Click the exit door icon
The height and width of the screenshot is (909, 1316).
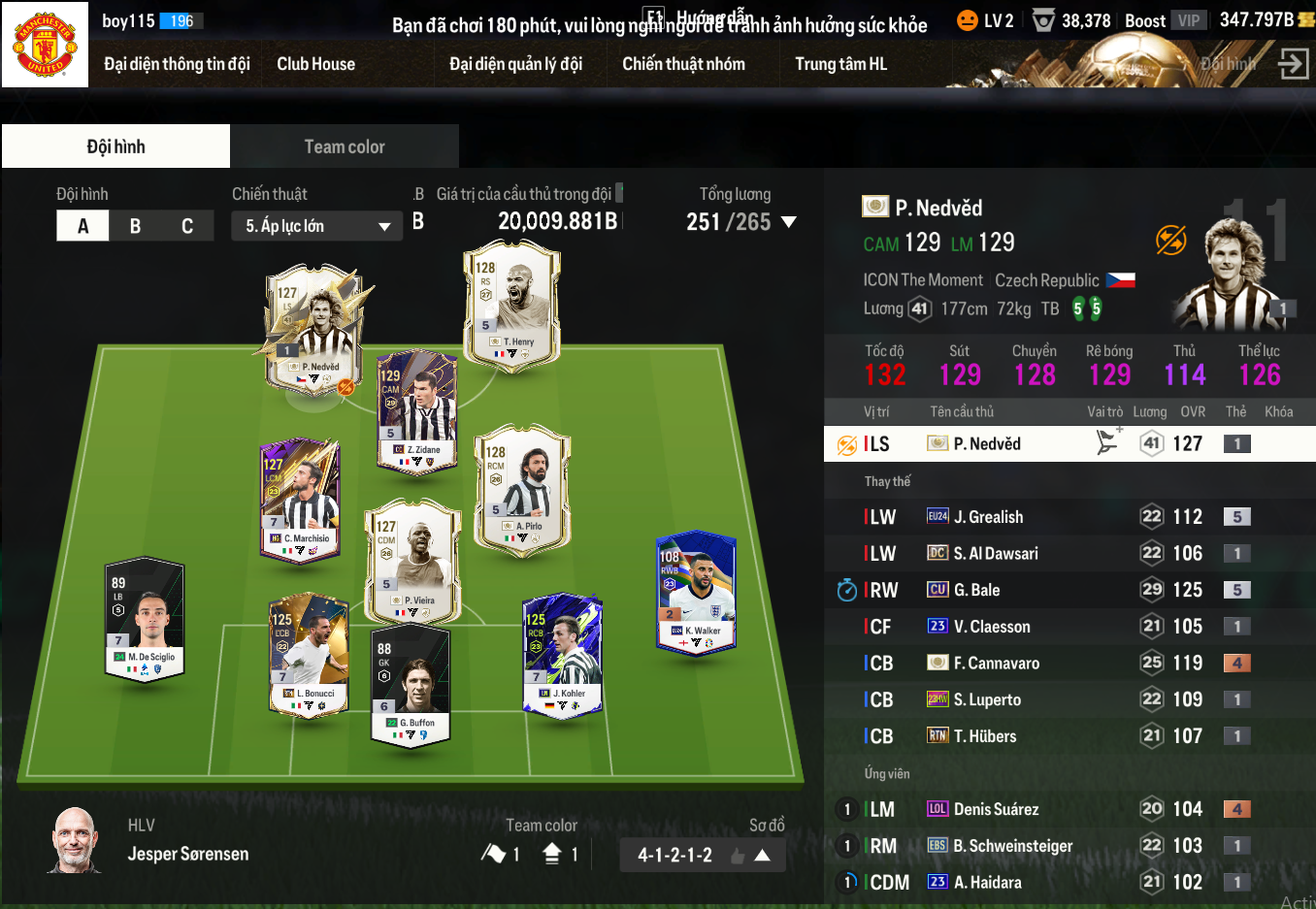[1293, 64]
